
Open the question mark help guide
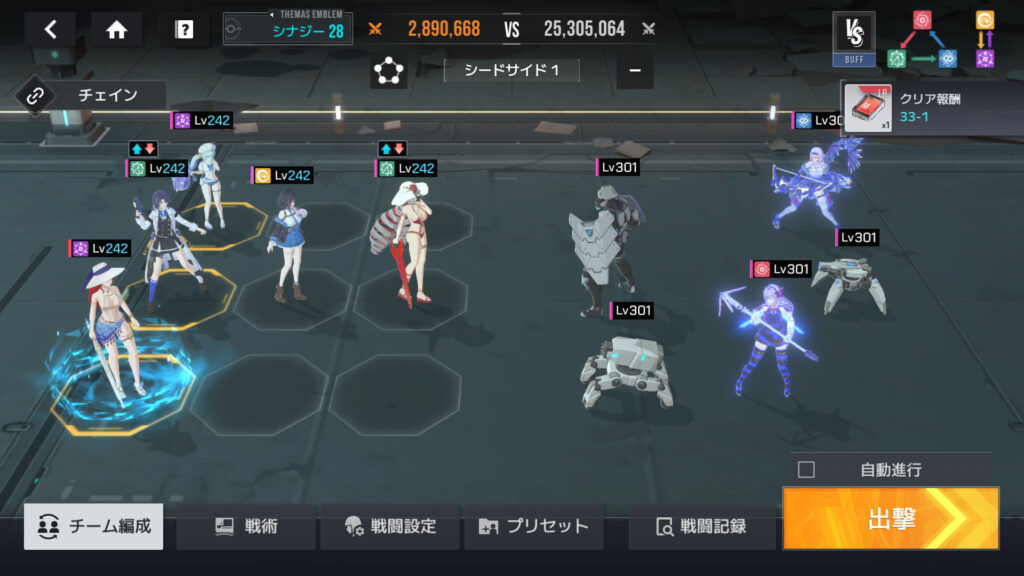[x=184, y=29]
